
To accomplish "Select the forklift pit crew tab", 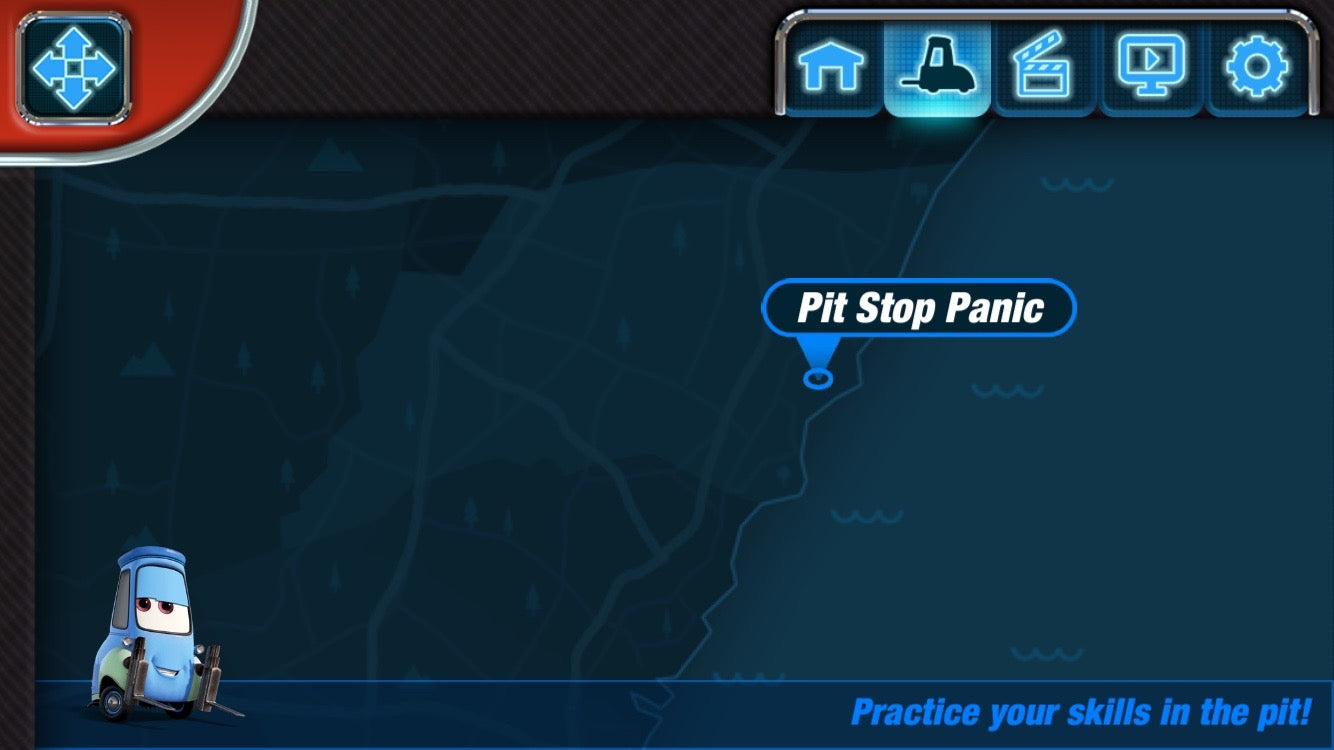I will click(x=937, y=68).
